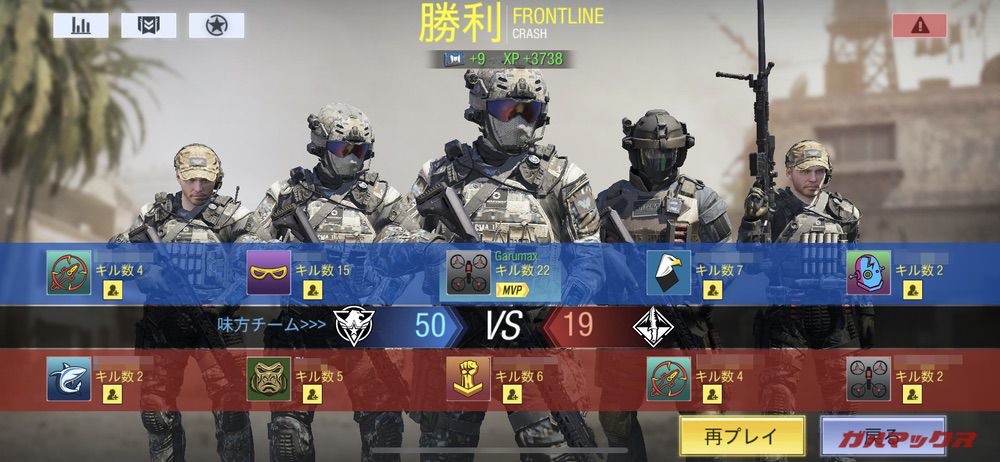Add the 15-kill teammate as friend
This screenshot has width=1000, height=462.
[313, 290]
